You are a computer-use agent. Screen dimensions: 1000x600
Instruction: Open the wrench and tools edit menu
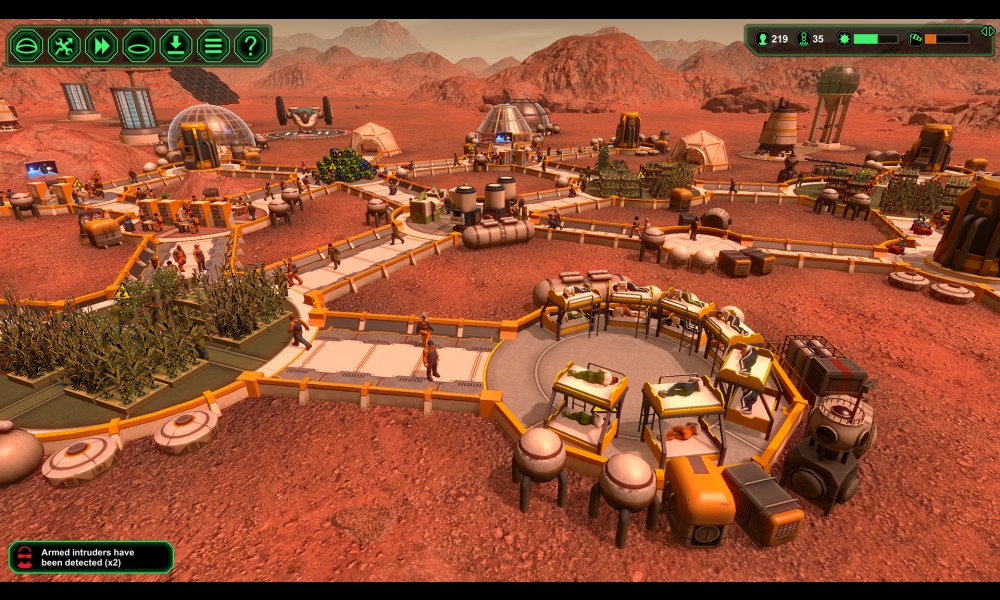64,46
